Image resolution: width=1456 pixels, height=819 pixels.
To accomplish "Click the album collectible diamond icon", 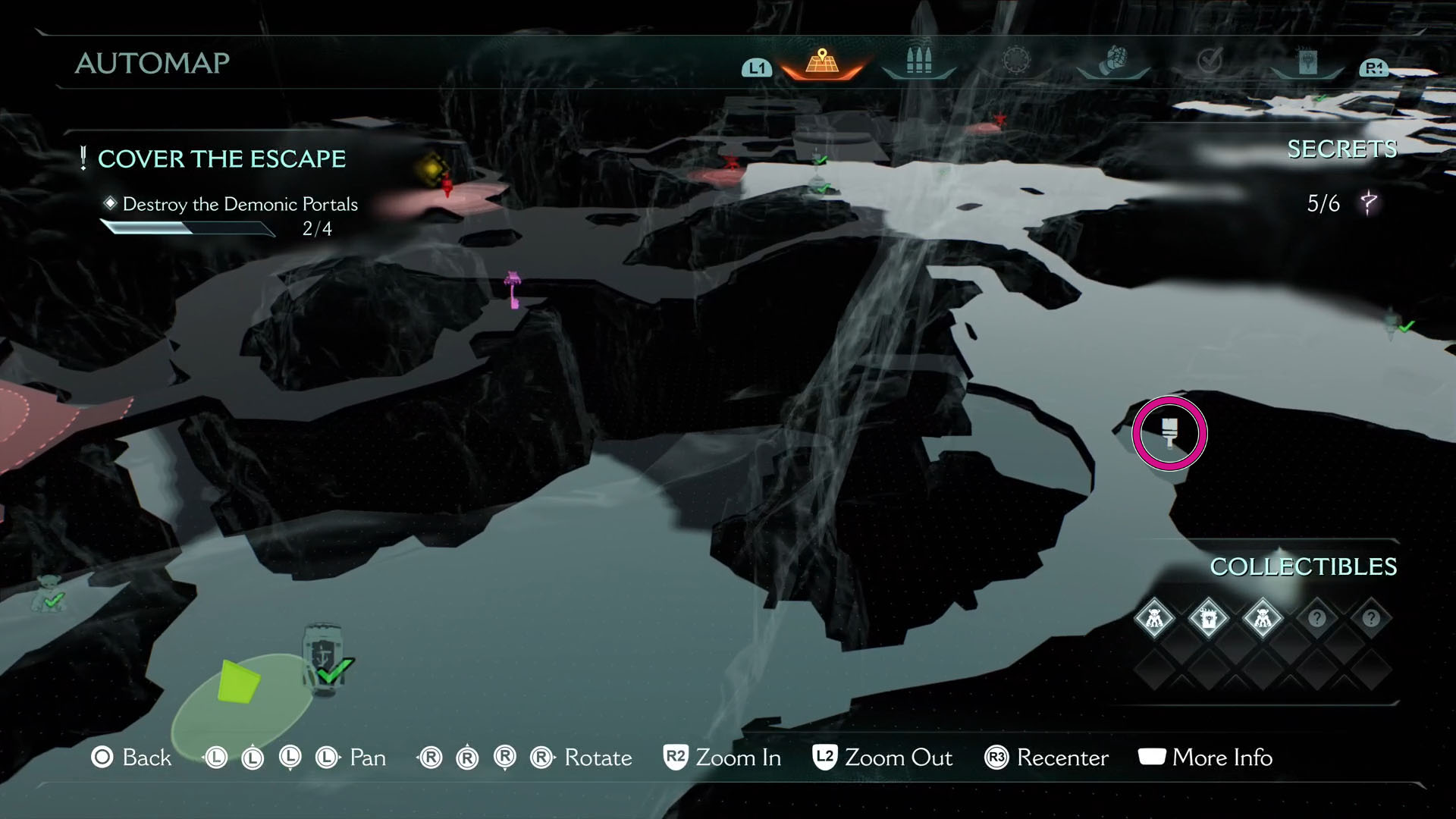I will pos(1211,618).
